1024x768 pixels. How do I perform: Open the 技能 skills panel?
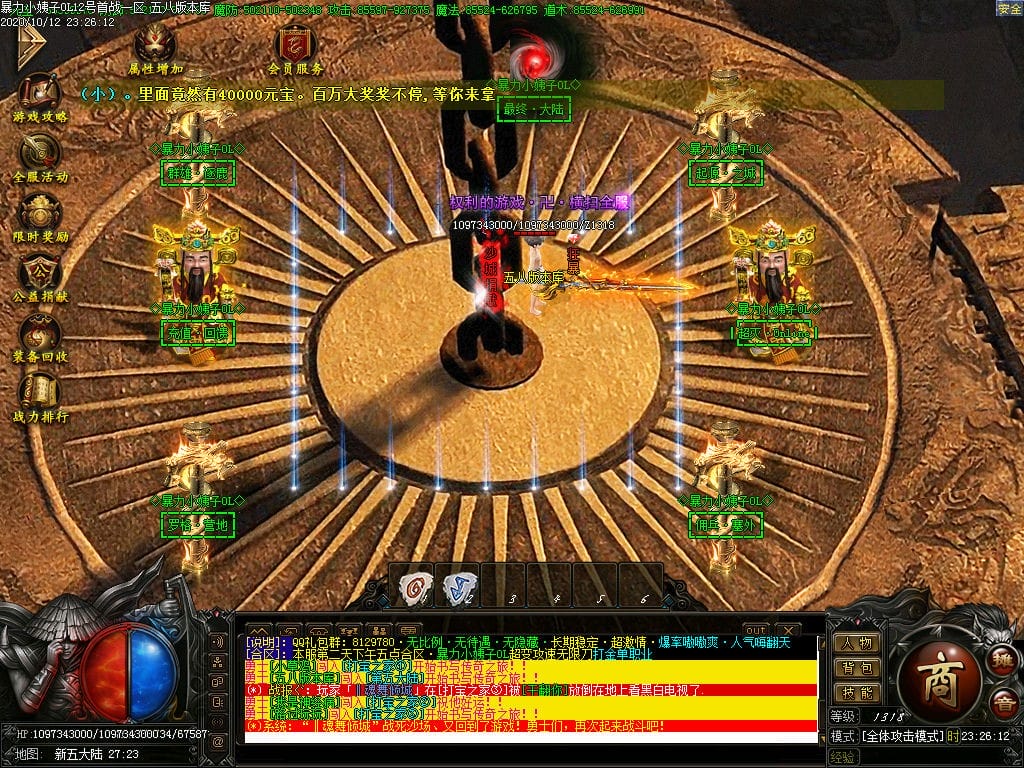point(857,692)
